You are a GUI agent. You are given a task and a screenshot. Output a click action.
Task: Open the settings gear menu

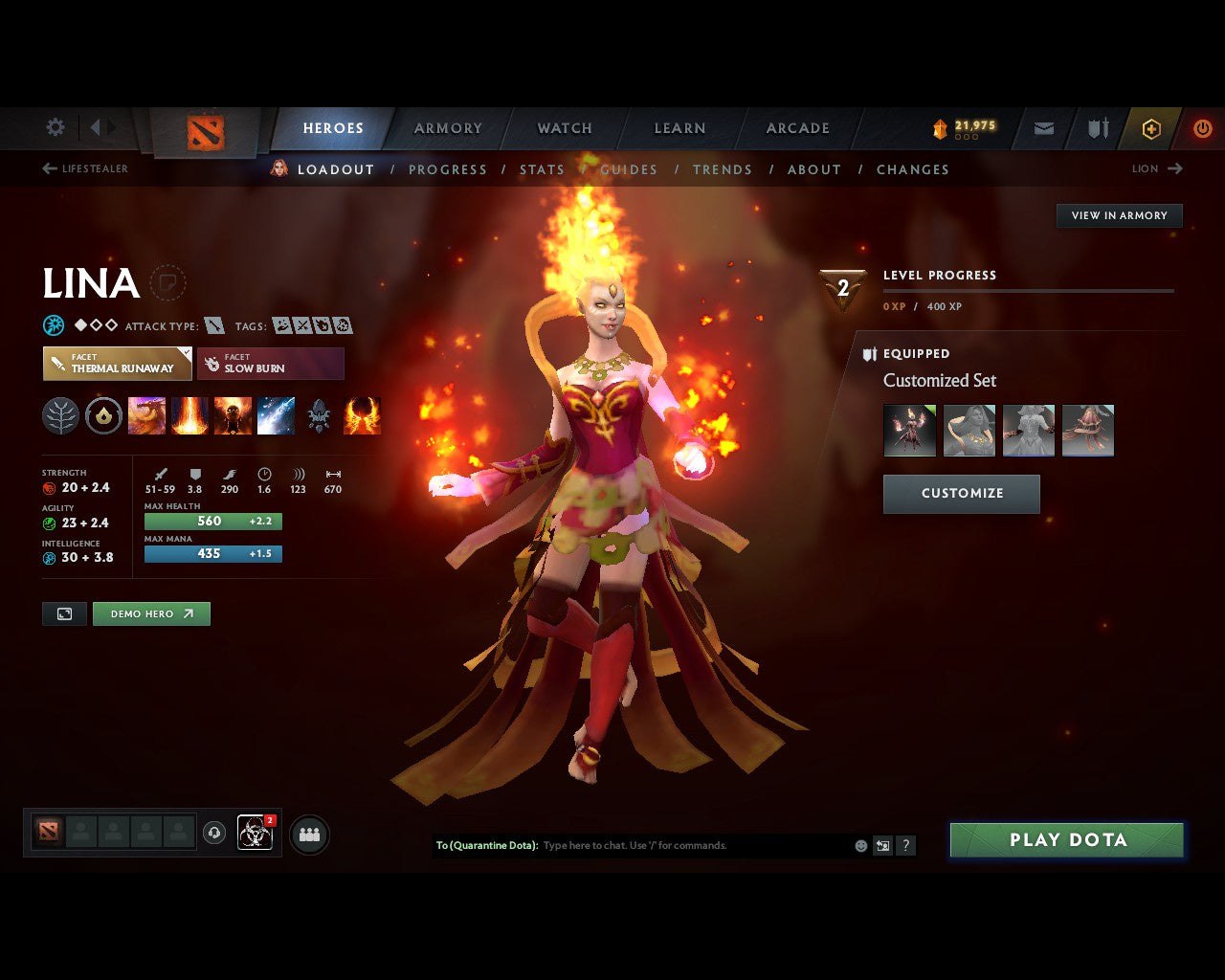pyautogui.click(x=55, y=127)
